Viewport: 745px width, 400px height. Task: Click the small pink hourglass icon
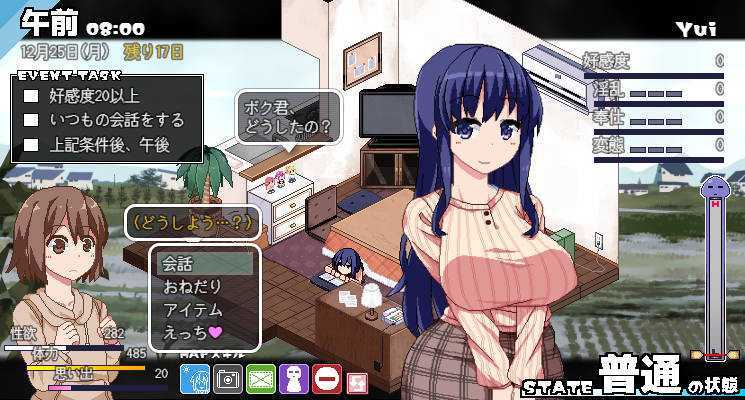coord(357,380)
